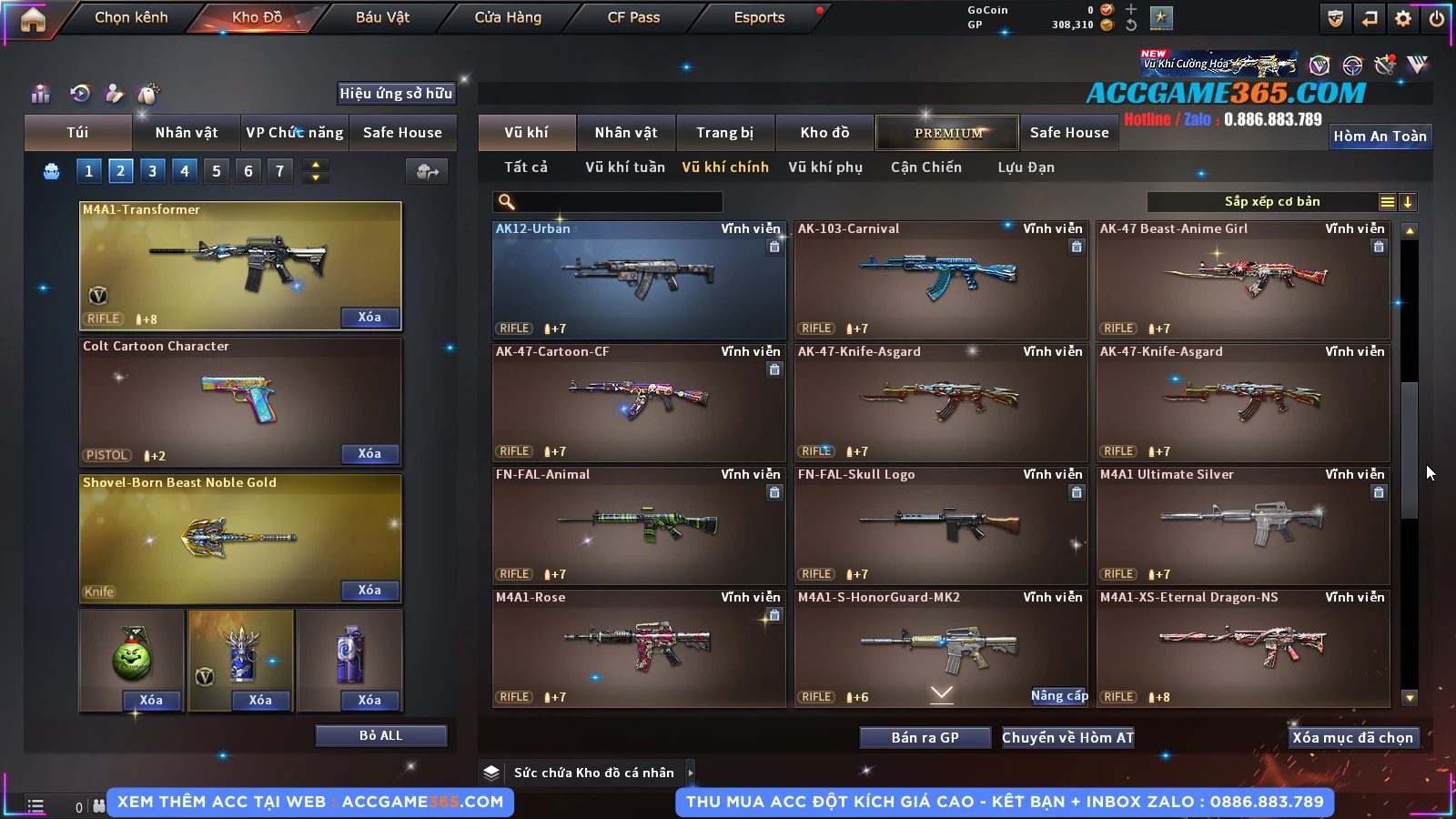
Task: Open the Cửa Hàng shop menu
Action: [508, 17]
